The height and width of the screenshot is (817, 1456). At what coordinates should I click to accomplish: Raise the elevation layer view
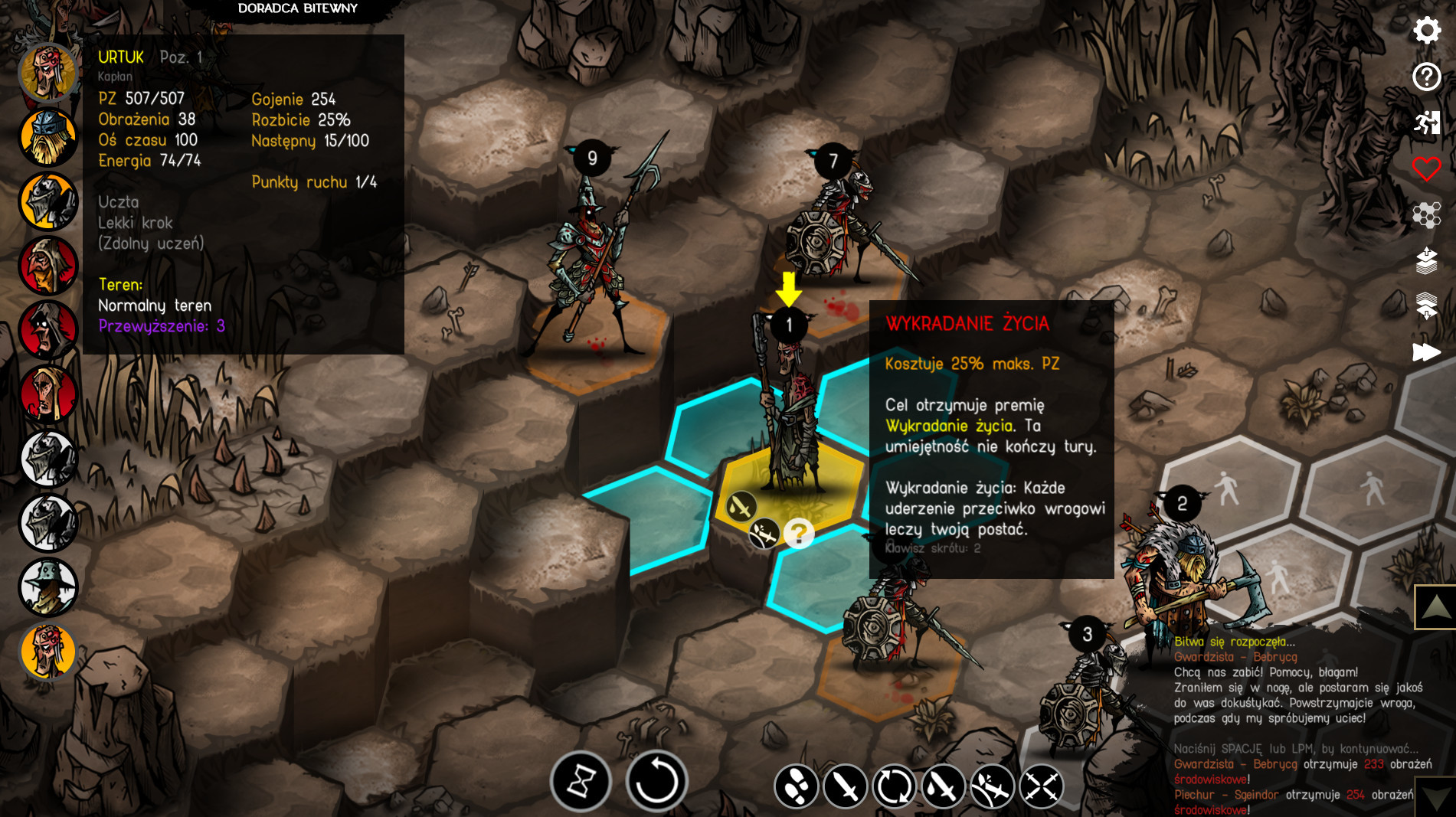click(1426, 261)
